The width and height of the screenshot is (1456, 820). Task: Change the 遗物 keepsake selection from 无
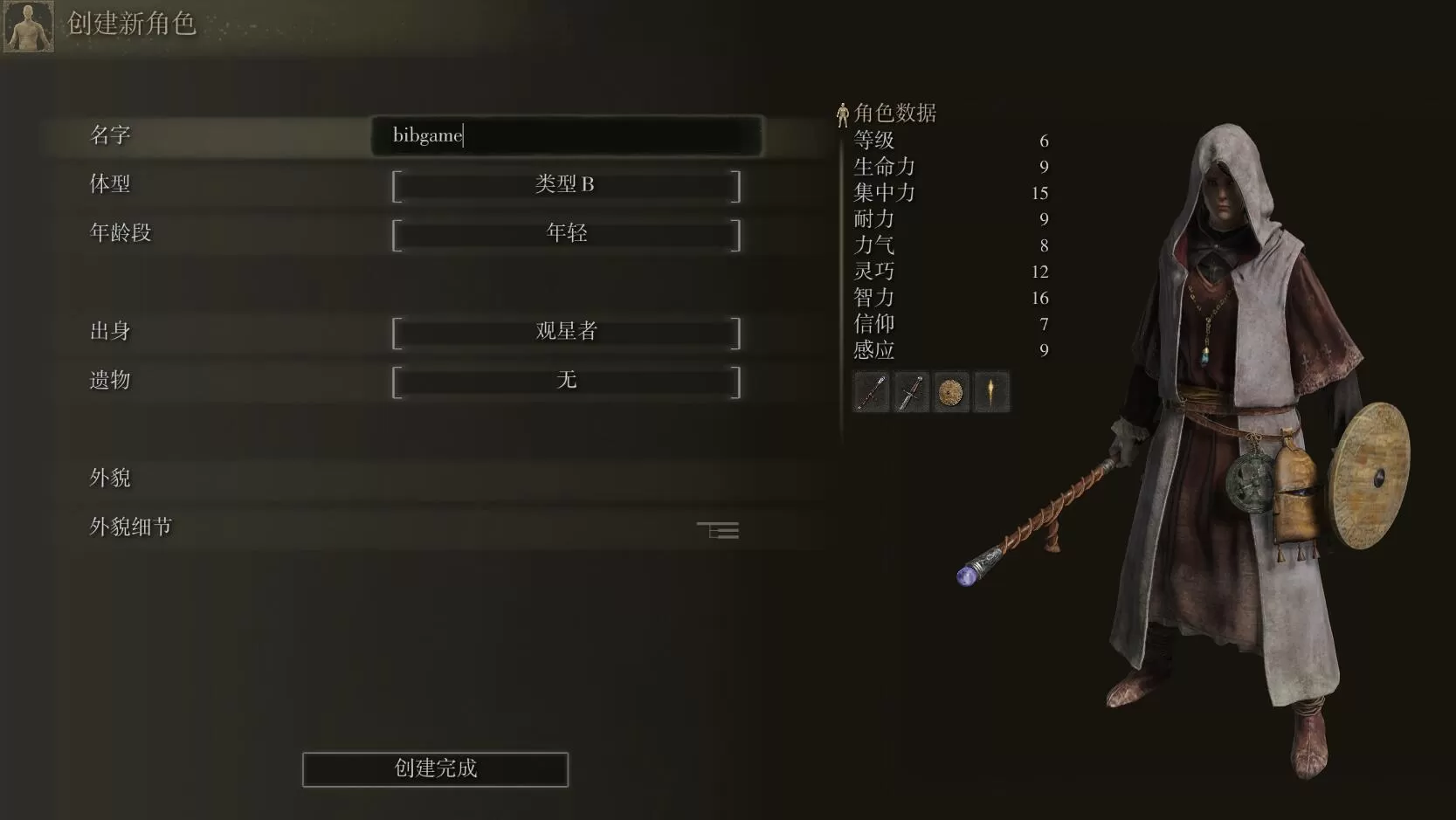[566, 380]
